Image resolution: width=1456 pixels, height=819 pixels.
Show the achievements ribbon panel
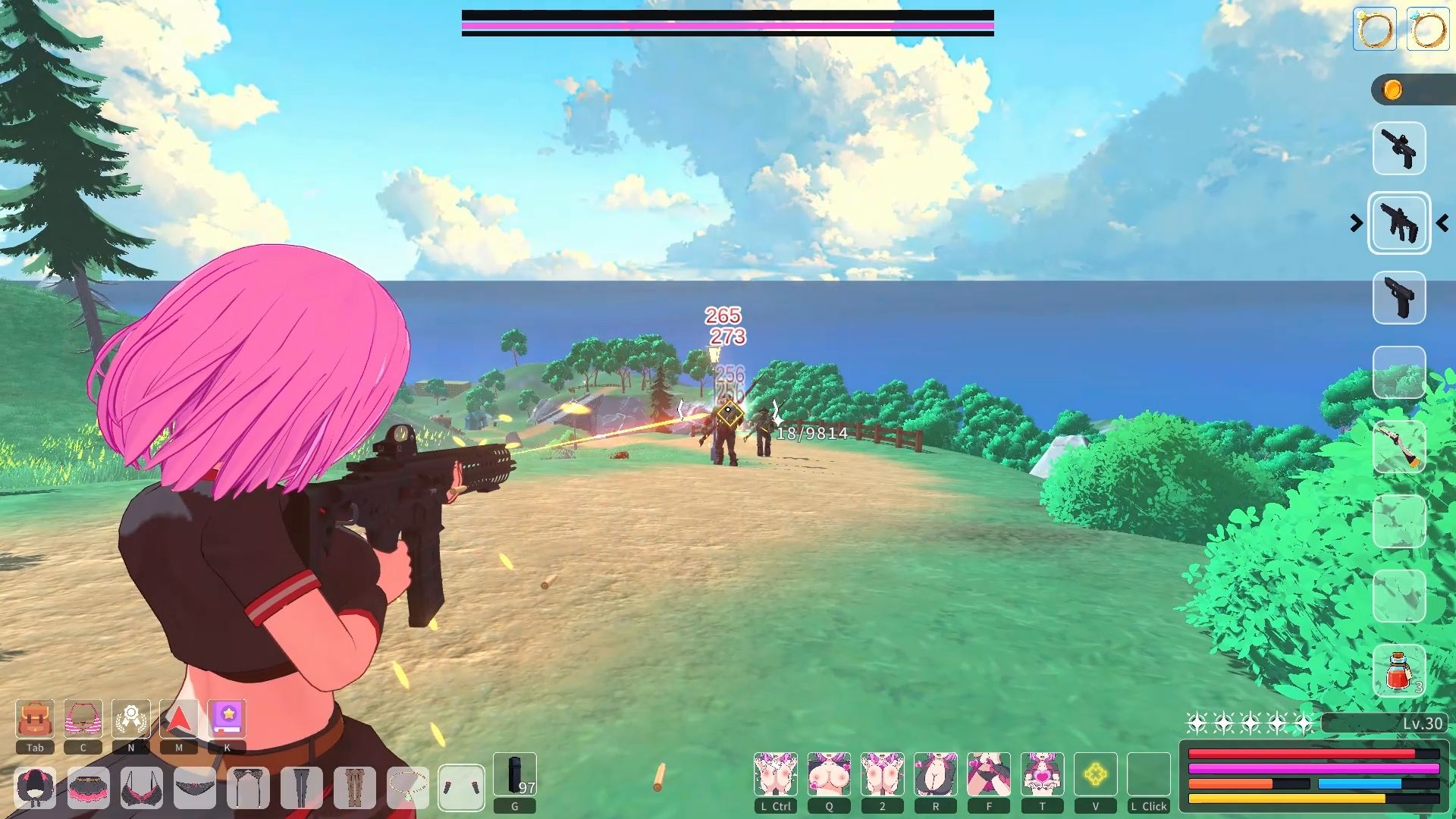pyautogui.click(x=131, y=719)
